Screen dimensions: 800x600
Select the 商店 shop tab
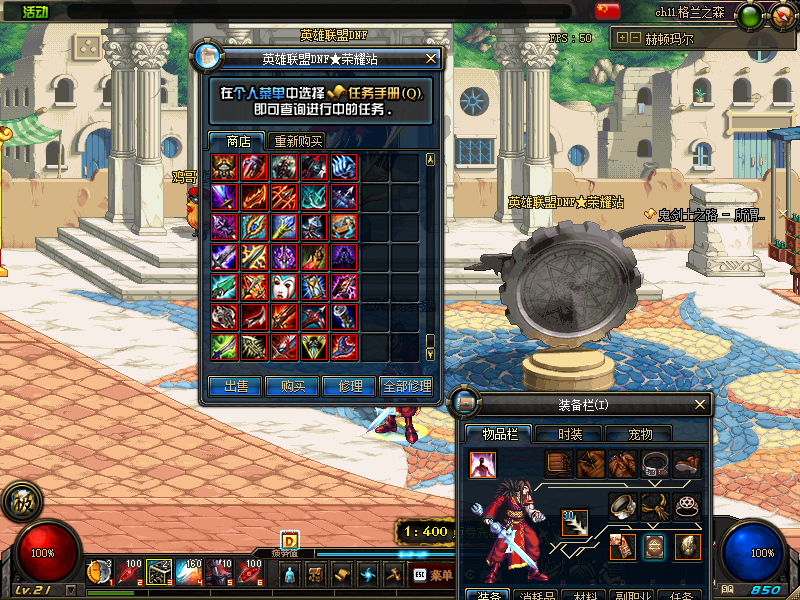click(x=238, y=141)
